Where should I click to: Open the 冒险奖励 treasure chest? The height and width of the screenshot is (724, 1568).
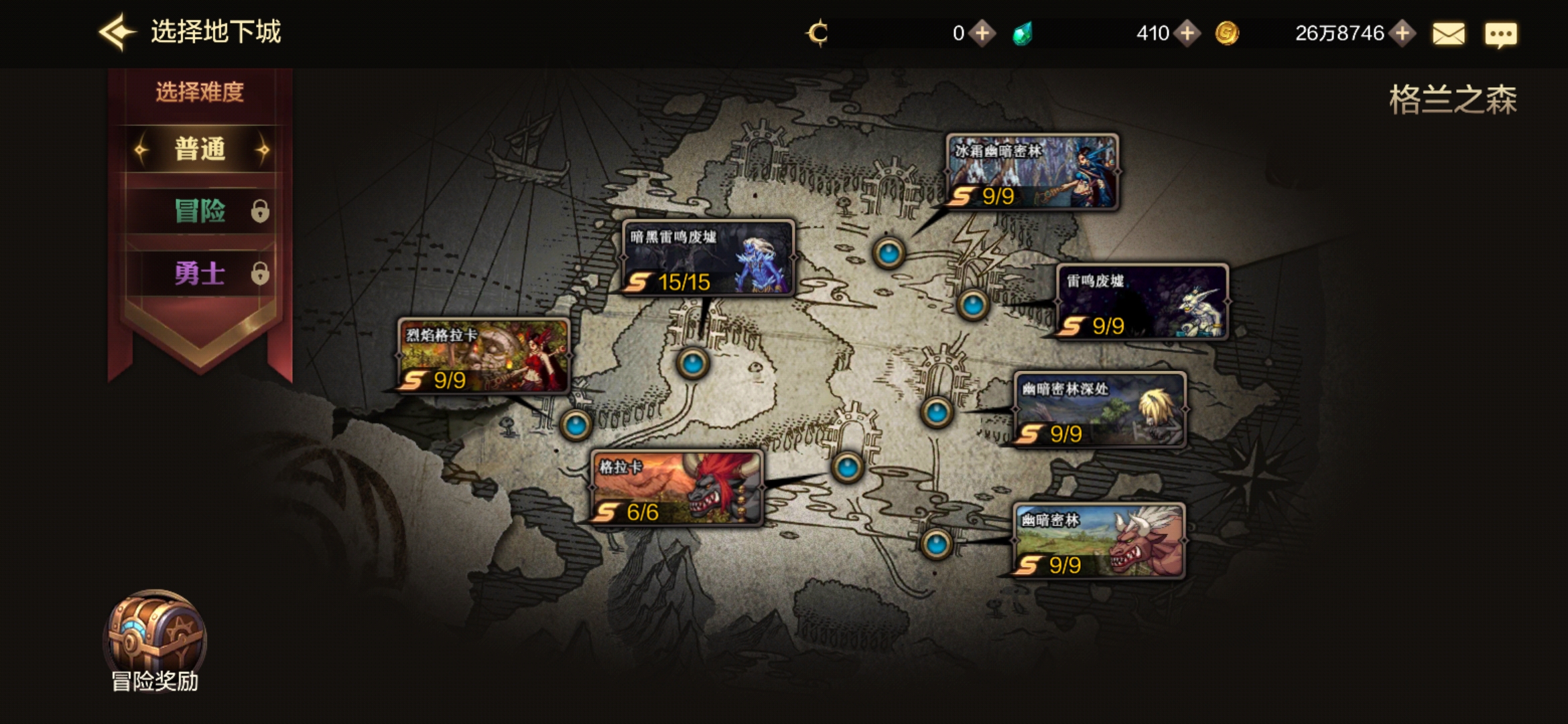coord(155,637)
